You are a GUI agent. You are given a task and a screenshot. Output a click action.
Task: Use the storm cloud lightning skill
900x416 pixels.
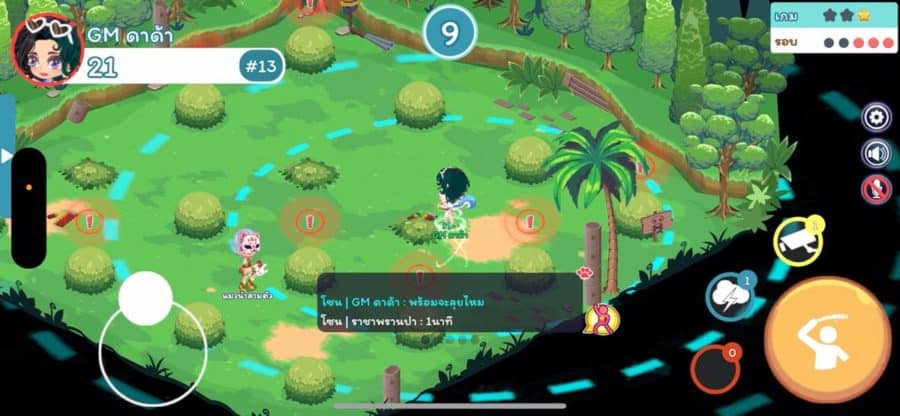coord(730,297)
